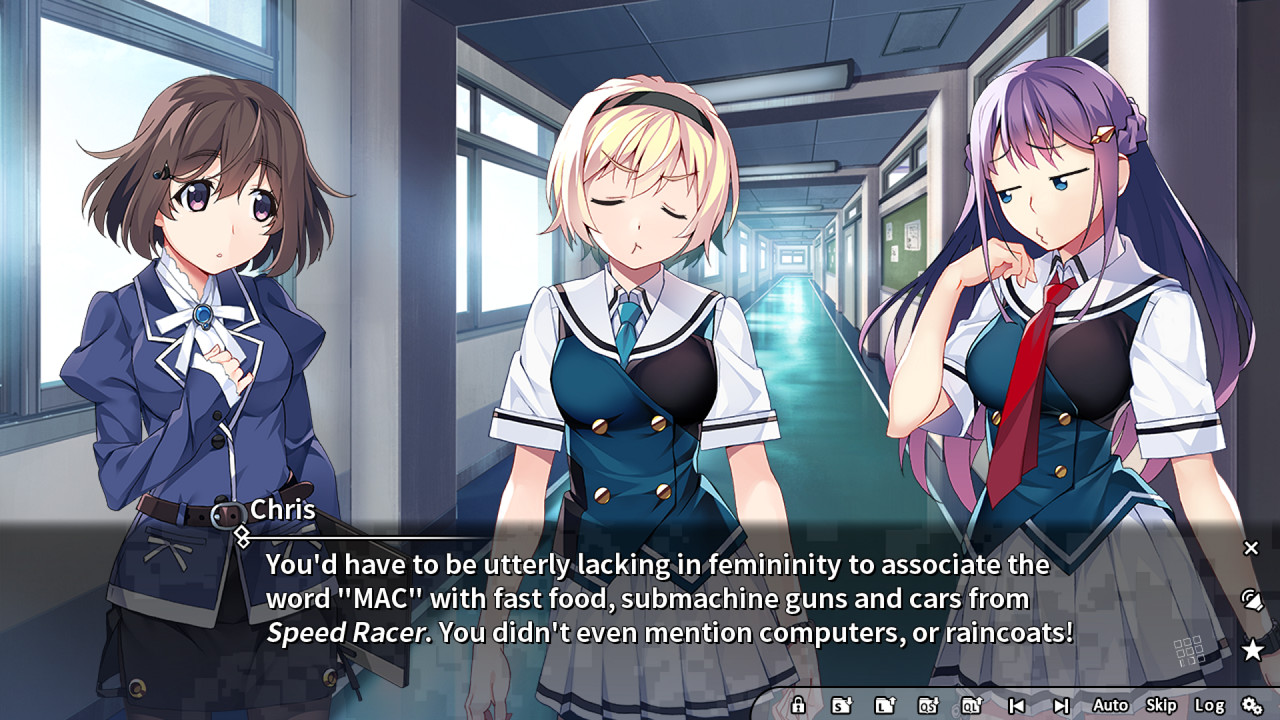Jump back to the previous scene
This screenshot has width=1280, height=720.
point(1016,705)
